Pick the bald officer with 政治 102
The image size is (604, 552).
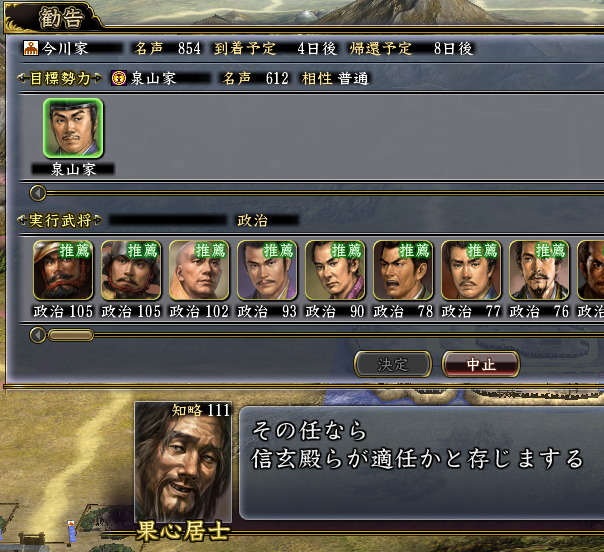[x=199, y=270]
